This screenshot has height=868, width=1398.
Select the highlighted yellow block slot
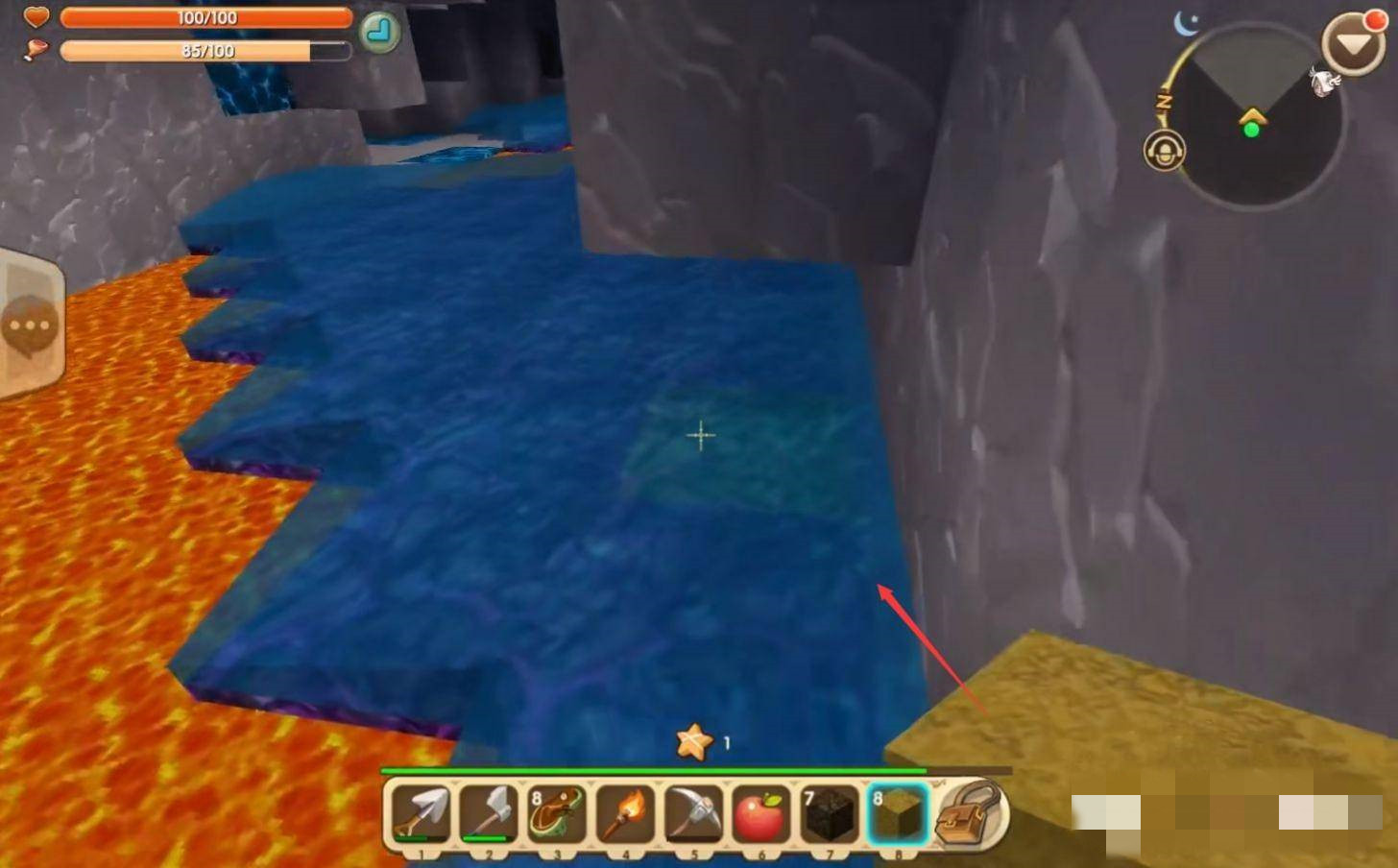pyautogui.click(x=898, y=813)
